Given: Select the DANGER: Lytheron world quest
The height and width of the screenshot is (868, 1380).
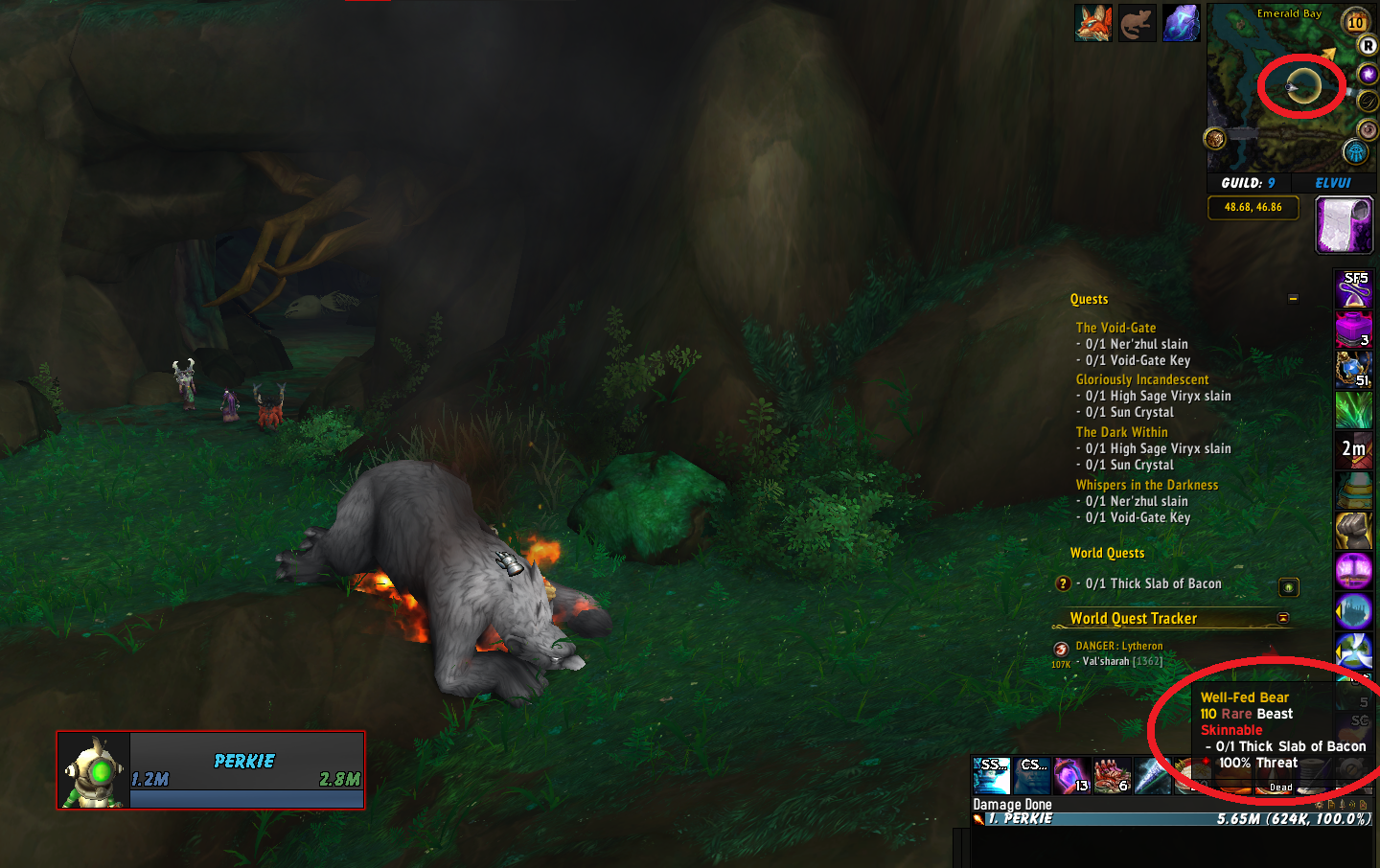Looking at the screenshot, I should 1118,646.
